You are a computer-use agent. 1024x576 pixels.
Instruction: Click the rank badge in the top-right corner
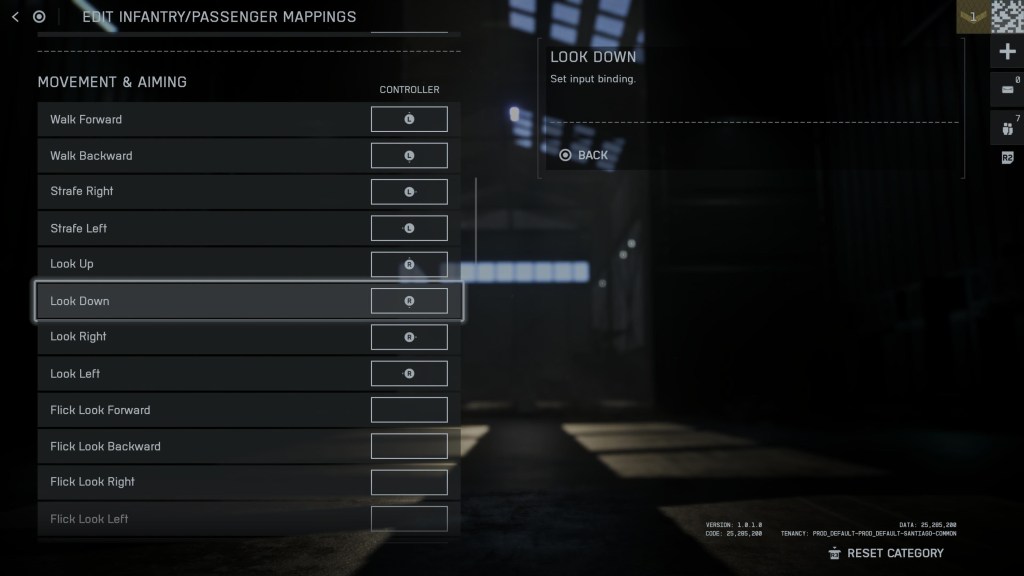point(973,17)
